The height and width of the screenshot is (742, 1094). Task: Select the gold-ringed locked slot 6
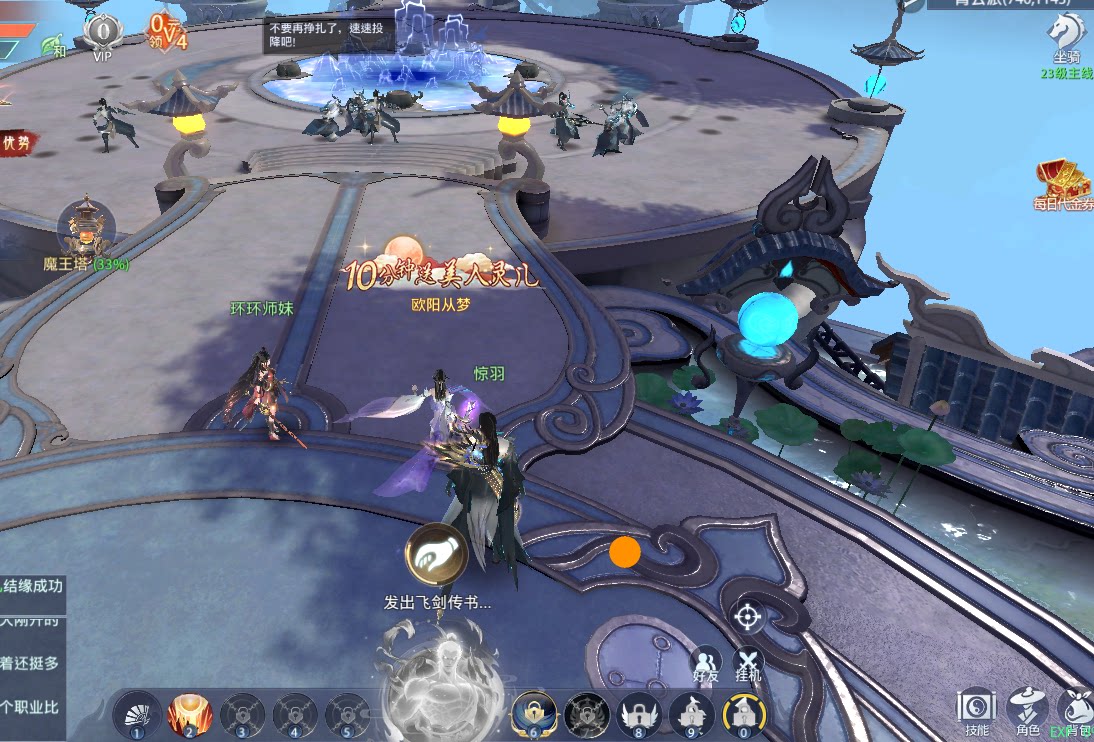(x=534, y=714)
